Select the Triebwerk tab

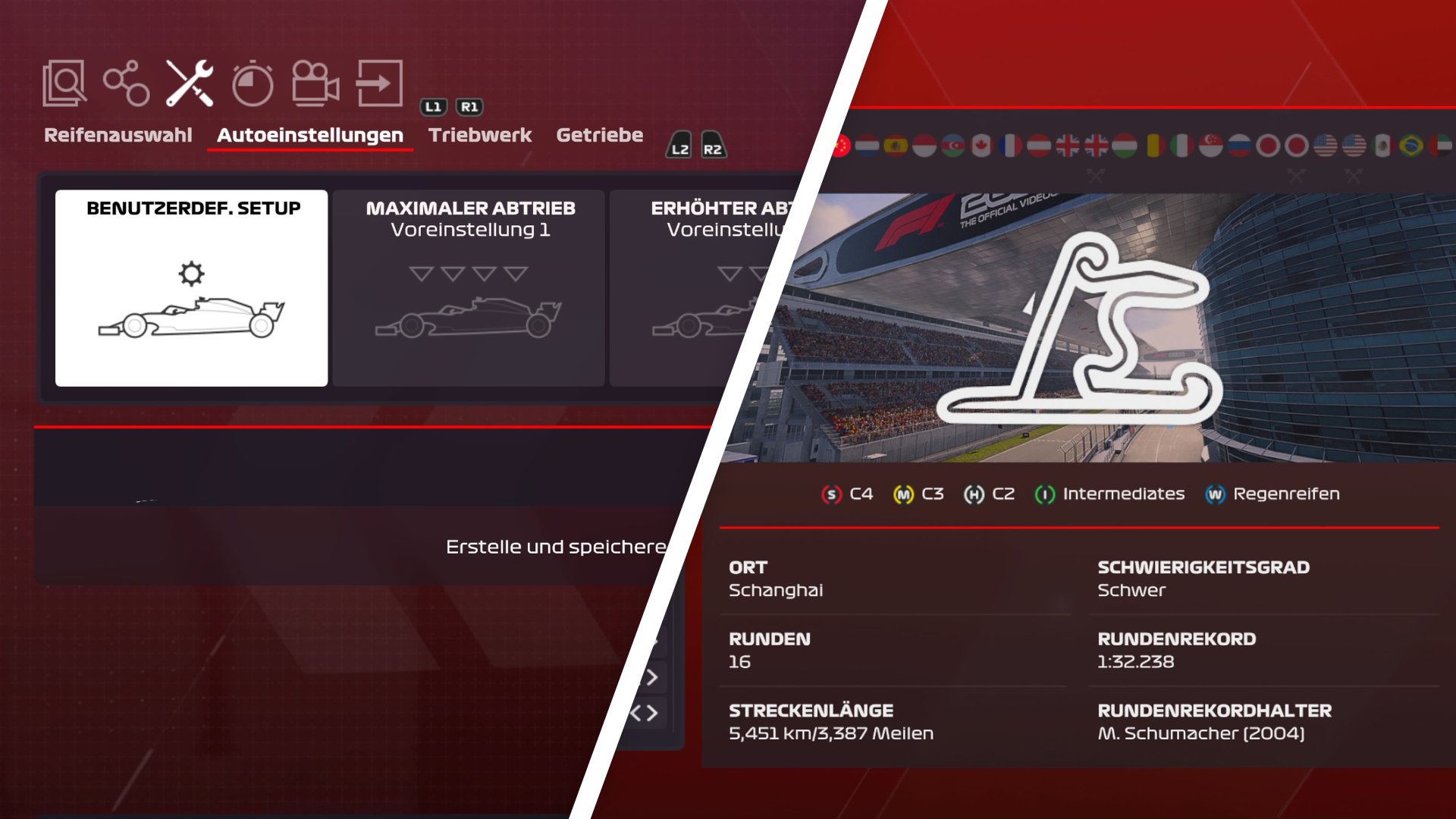click(480, 135)
